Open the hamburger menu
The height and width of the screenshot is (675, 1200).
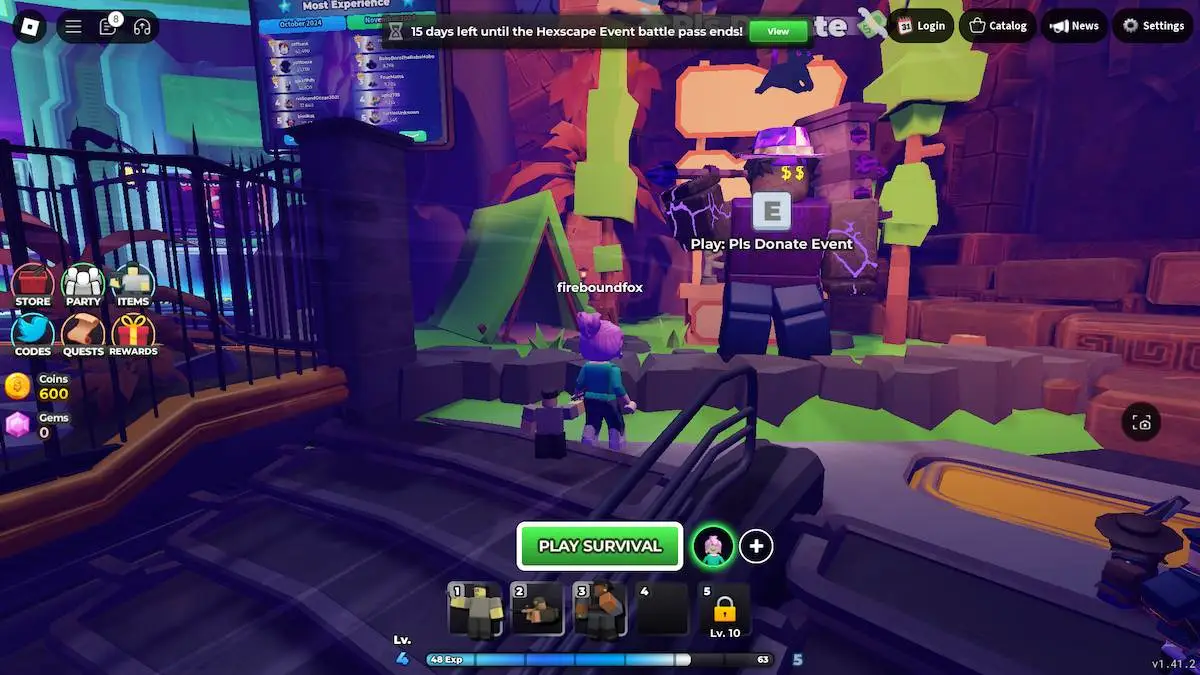[73, 27]
